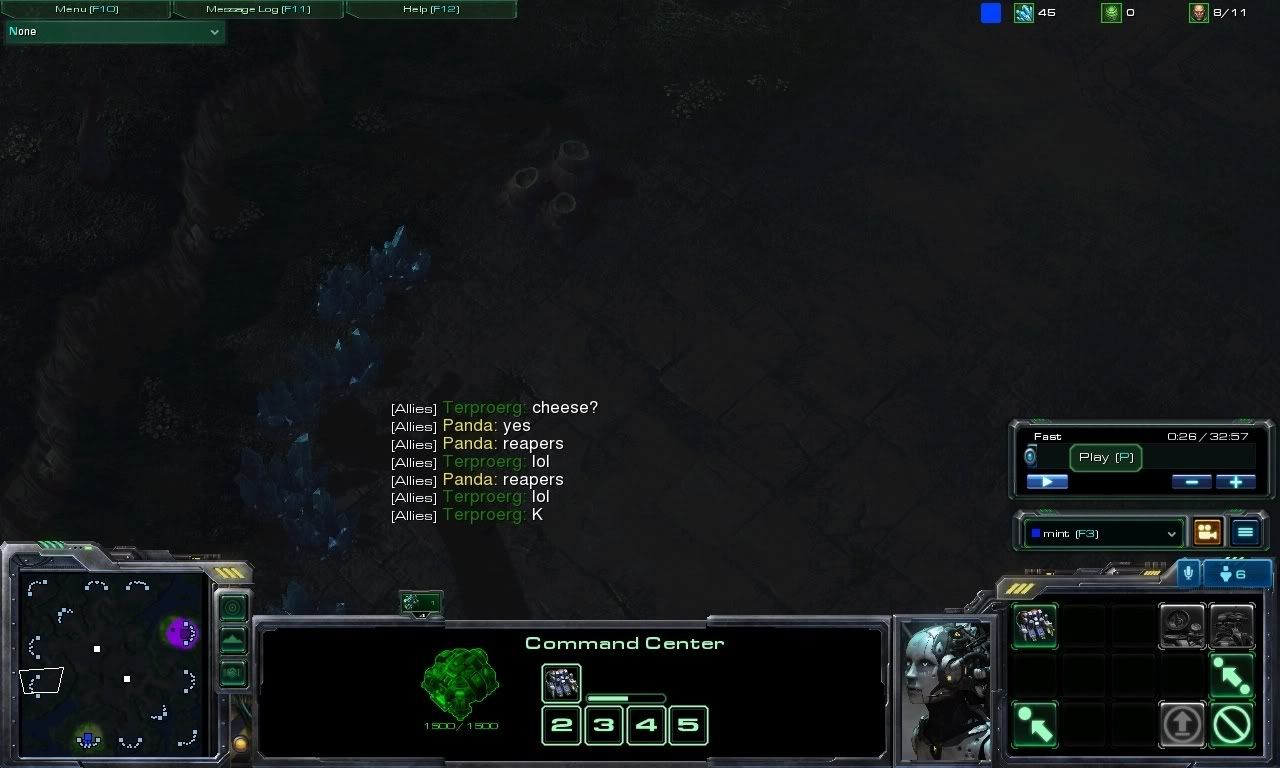Open the 'mint (F3)' player view dropdown
Screen dimensions: 1280x768
(x=1104, y=534)
